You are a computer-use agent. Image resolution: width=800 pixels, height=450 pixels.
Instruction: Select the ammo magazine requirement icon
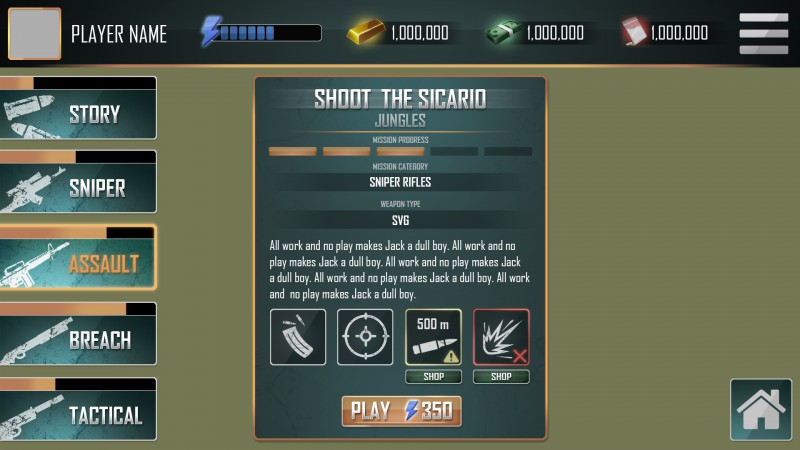pos(297,337)
